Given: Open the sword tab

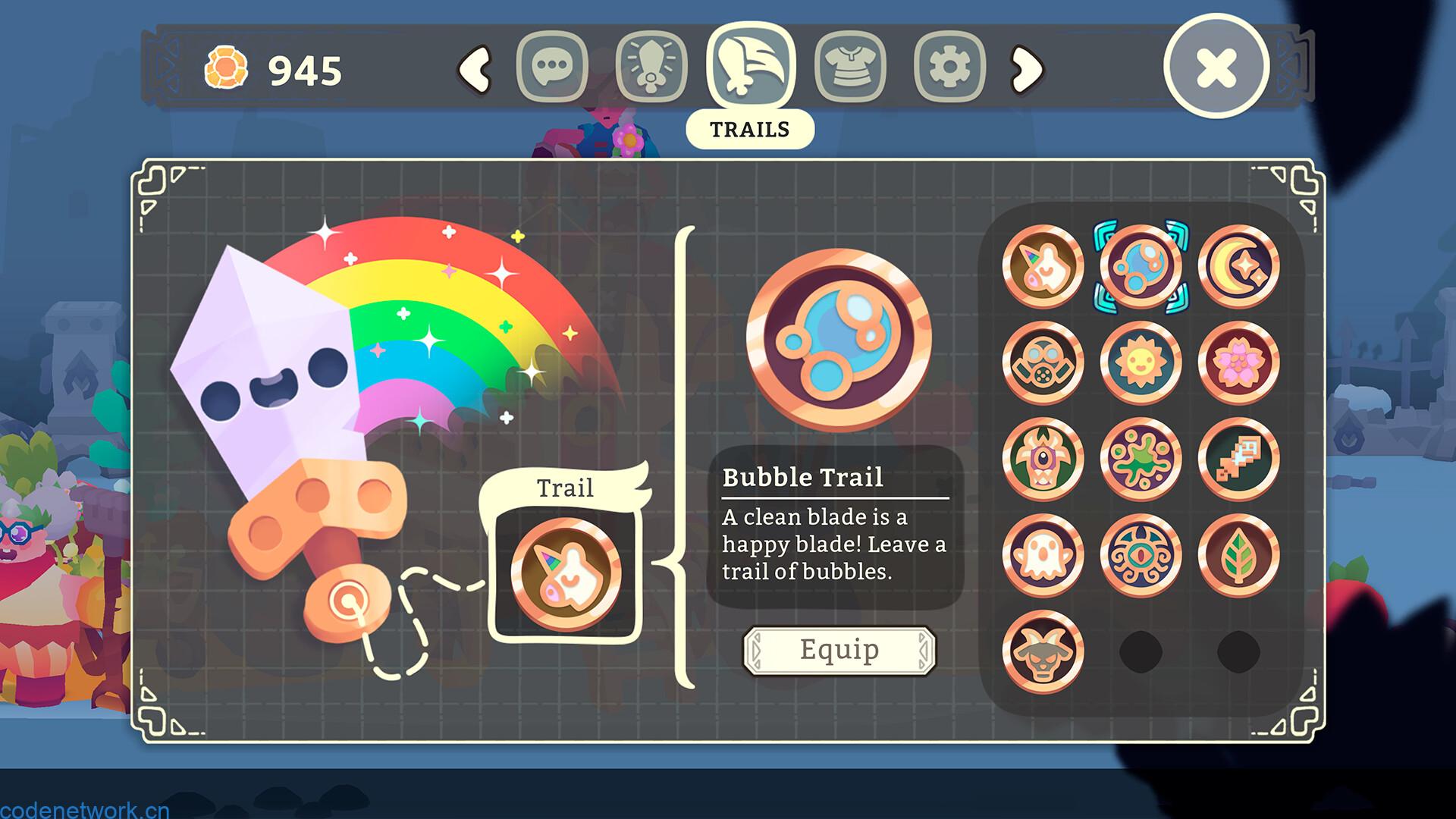Looking at the screenshot, I should [651, 67].
